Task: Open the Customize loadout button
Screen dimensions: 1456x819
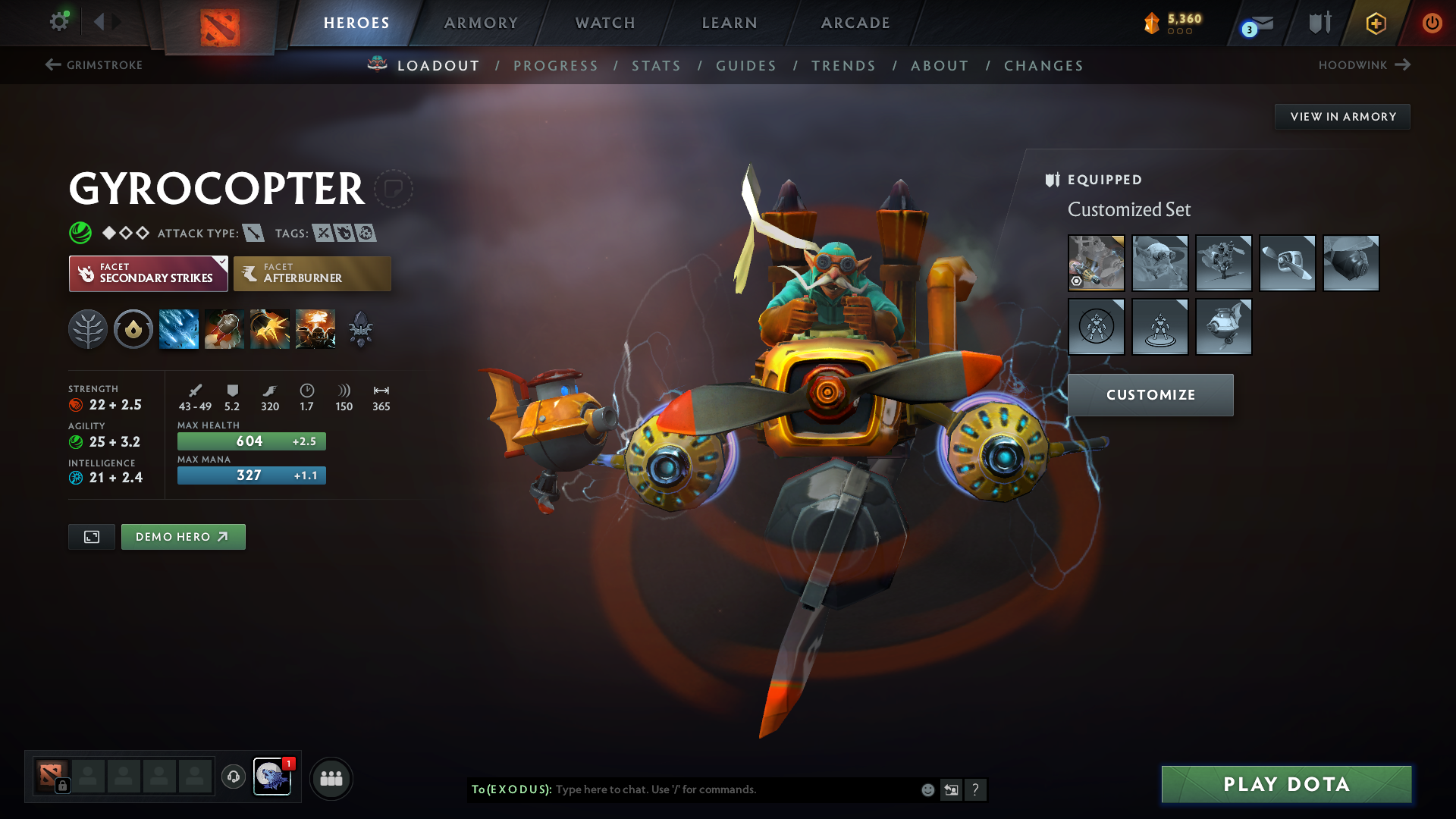Action: point(1150,395)
